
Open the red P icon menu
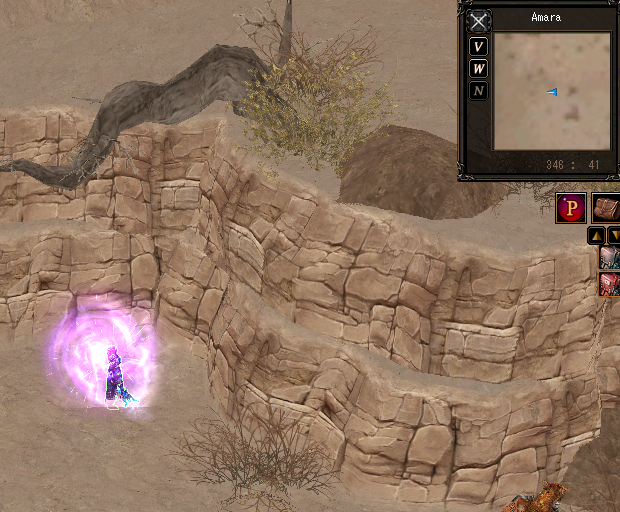[571, 208]
